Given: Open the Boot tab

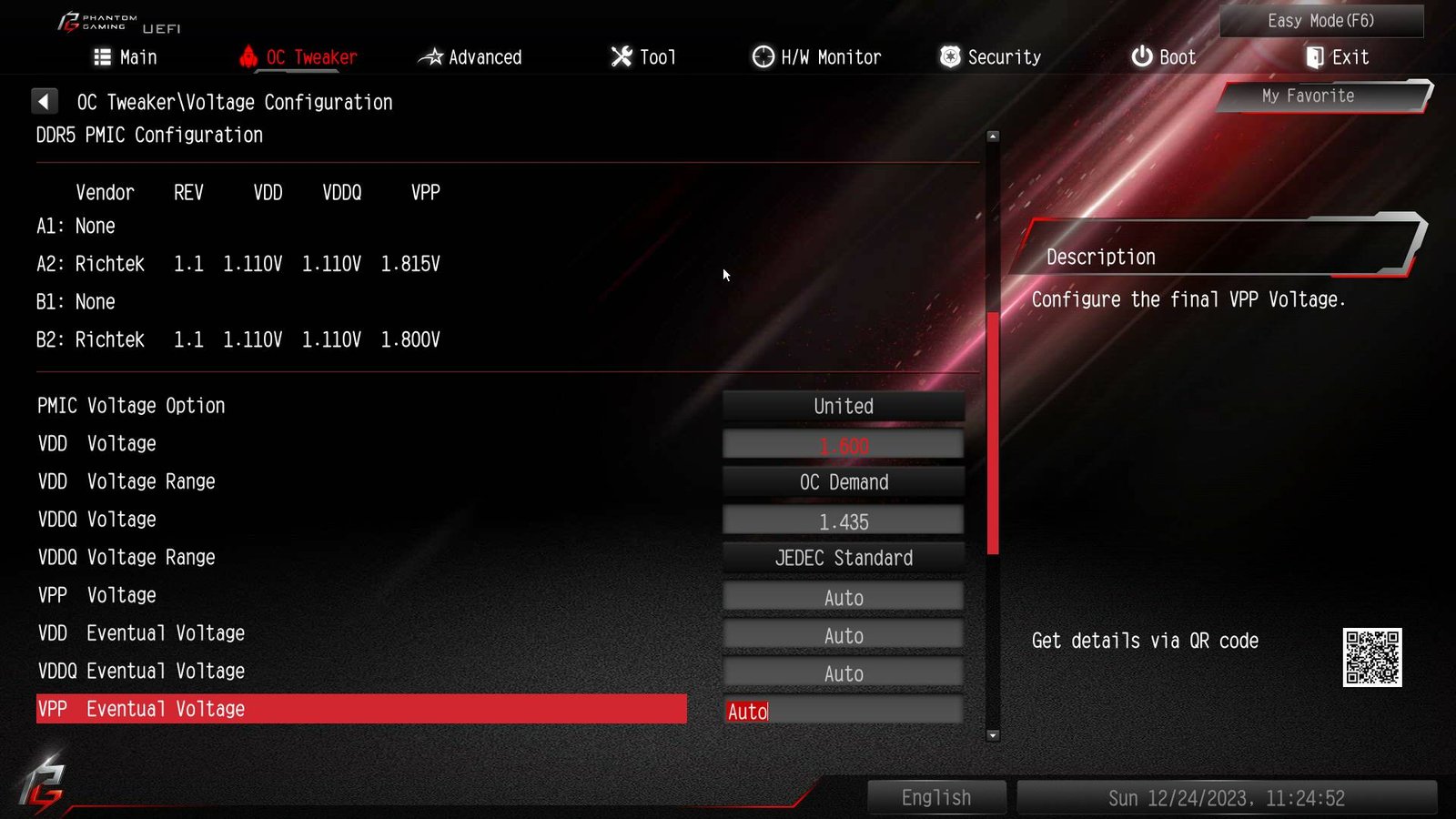Looking at the screenshot, I should [x=1163, y=57].
